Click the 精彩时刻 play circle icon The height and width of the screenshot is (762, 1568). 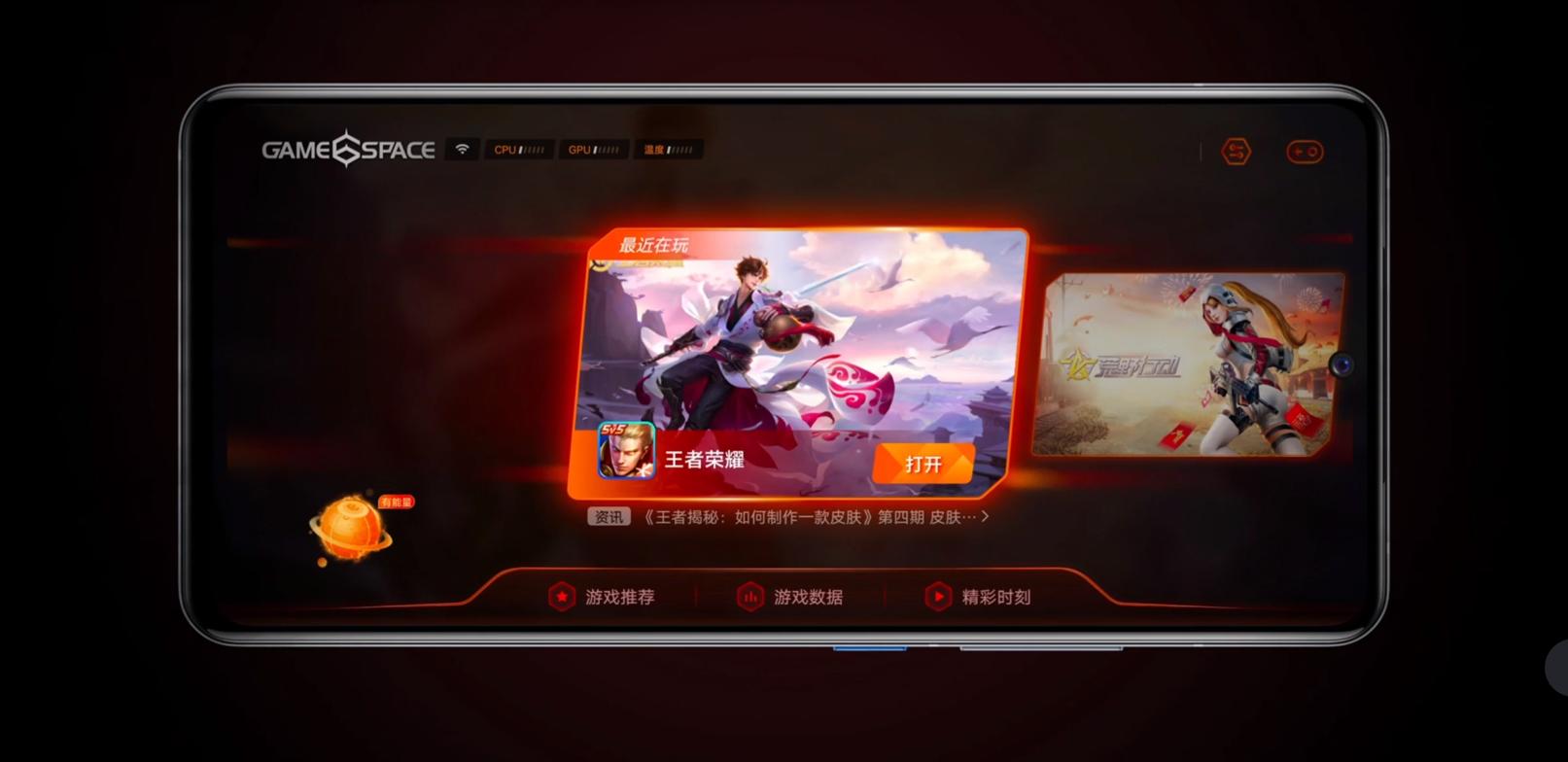coord(937,597)
